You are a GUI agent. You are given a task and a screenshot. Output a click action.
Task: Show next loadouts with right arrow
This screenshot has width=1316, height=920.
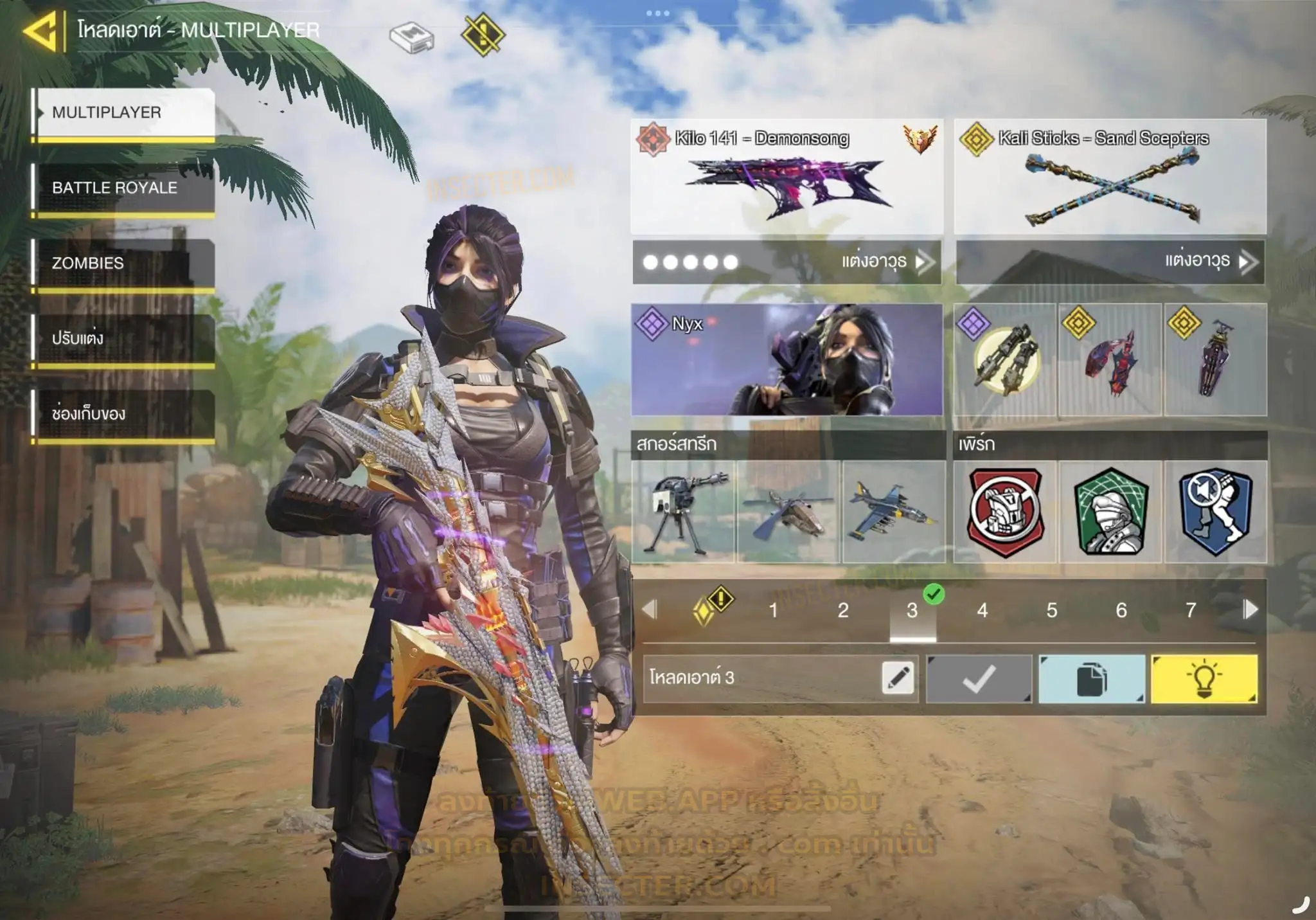point(1250,609)
